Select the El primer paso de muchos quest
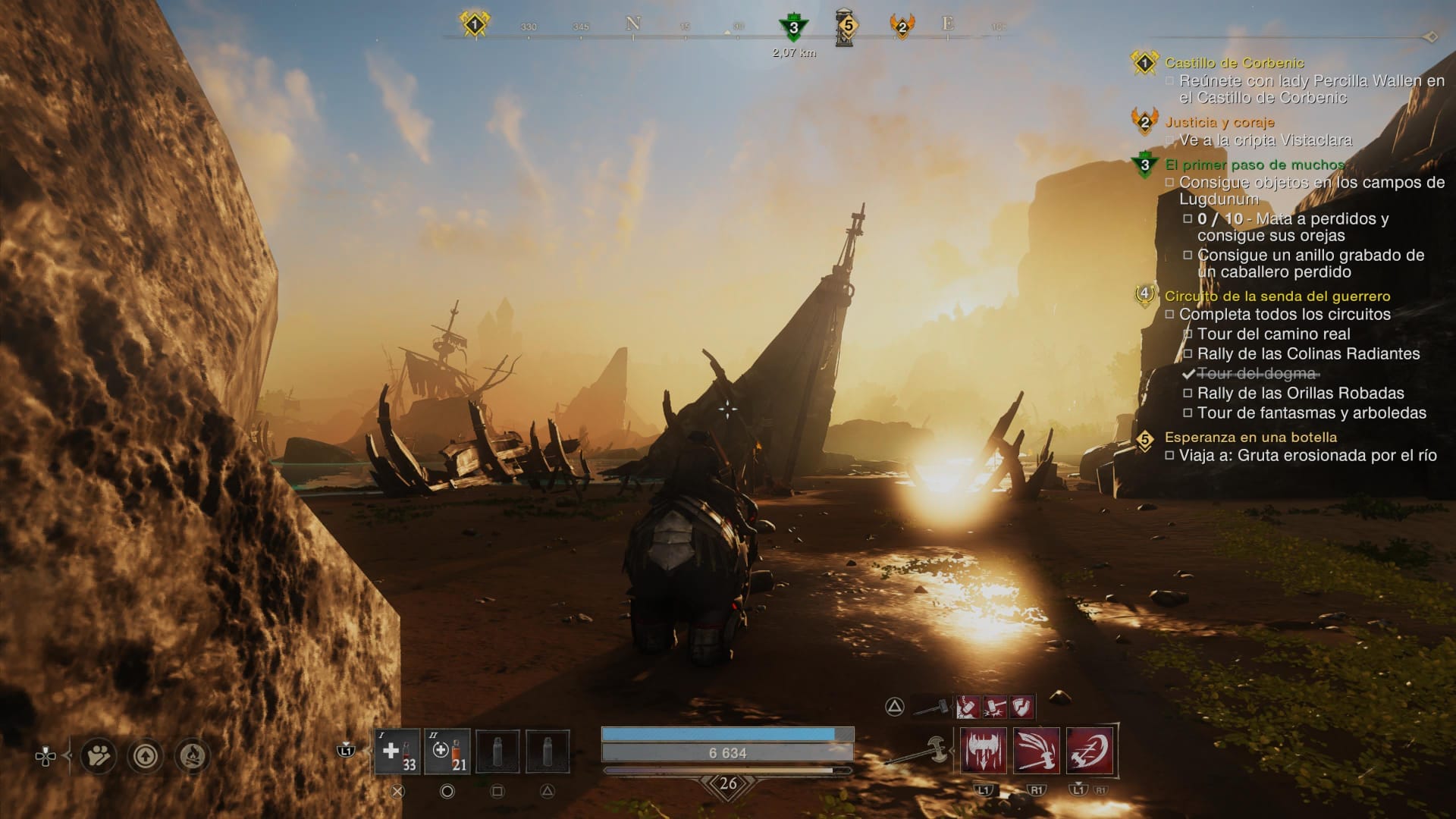 coord(1254,165)
